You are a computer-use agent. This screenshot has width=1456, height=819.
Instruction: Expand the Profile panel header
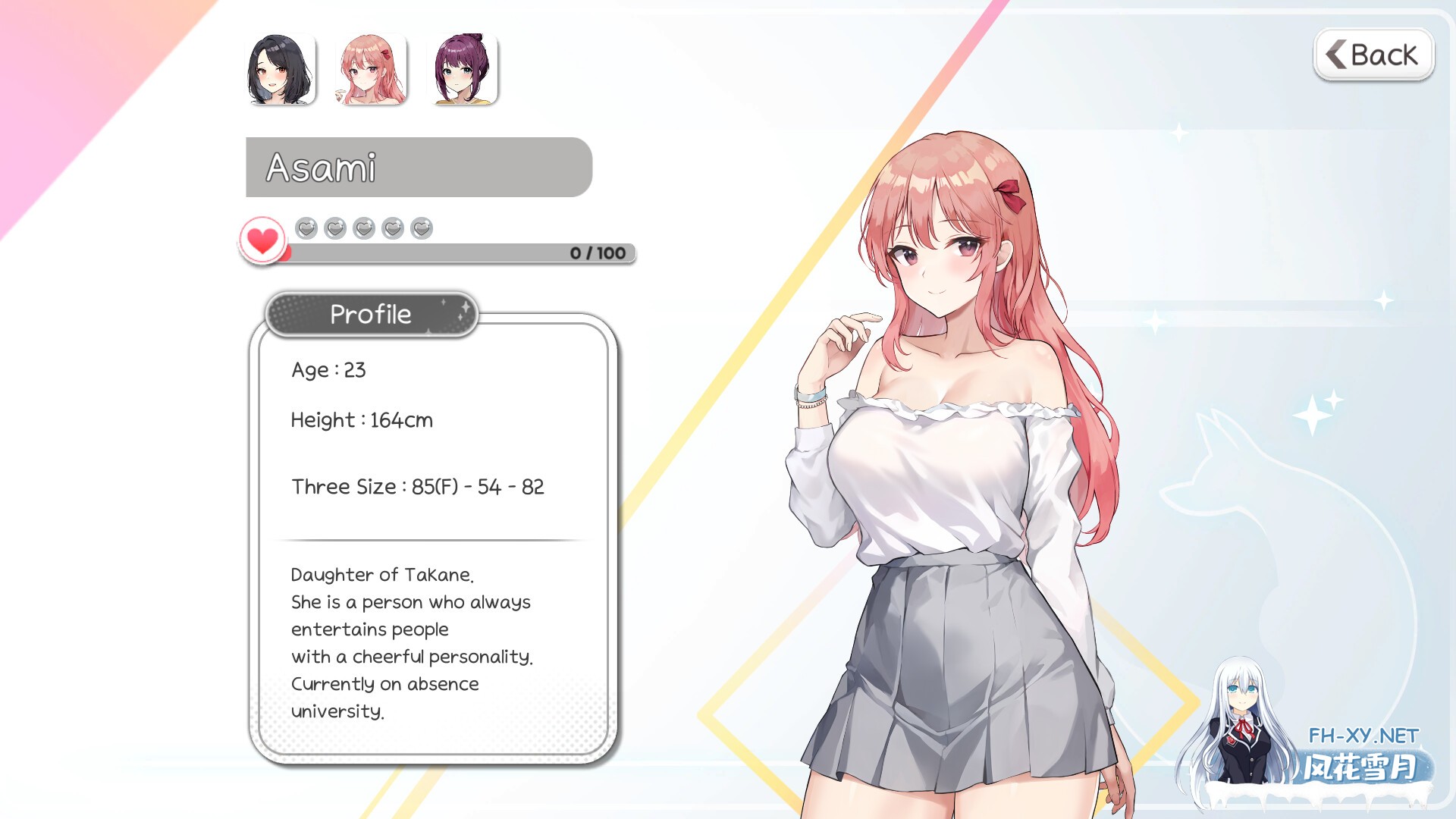click(370, 314)
